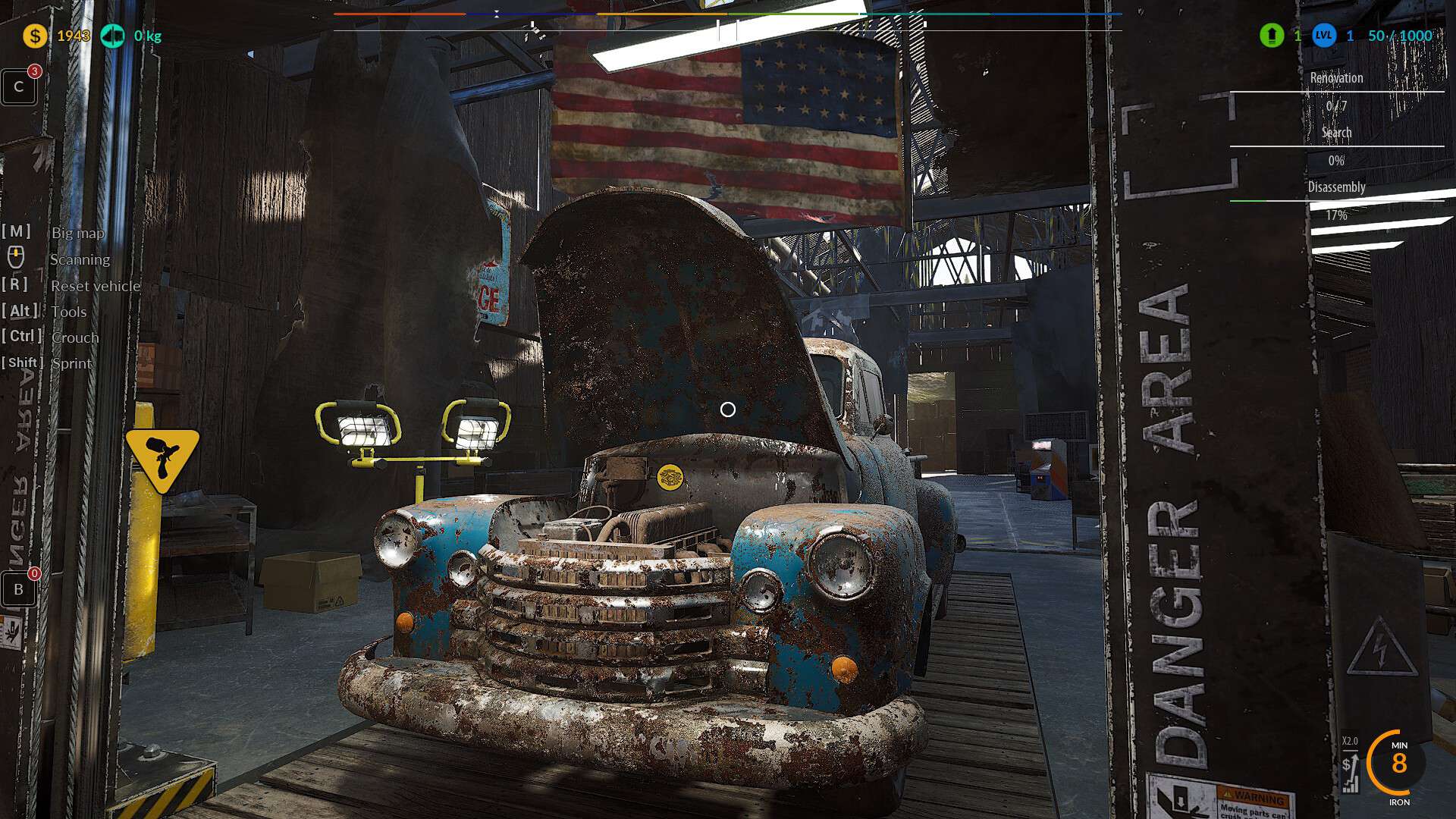Select the Disassembly objective entry
Screen dimensions: 1456x819
click(1336, 187)
